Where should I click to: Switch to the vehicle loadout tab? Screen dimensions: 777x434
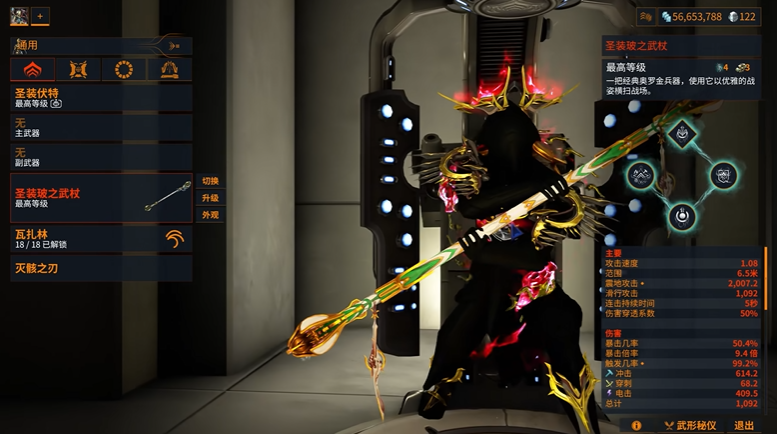pos(169,69)
